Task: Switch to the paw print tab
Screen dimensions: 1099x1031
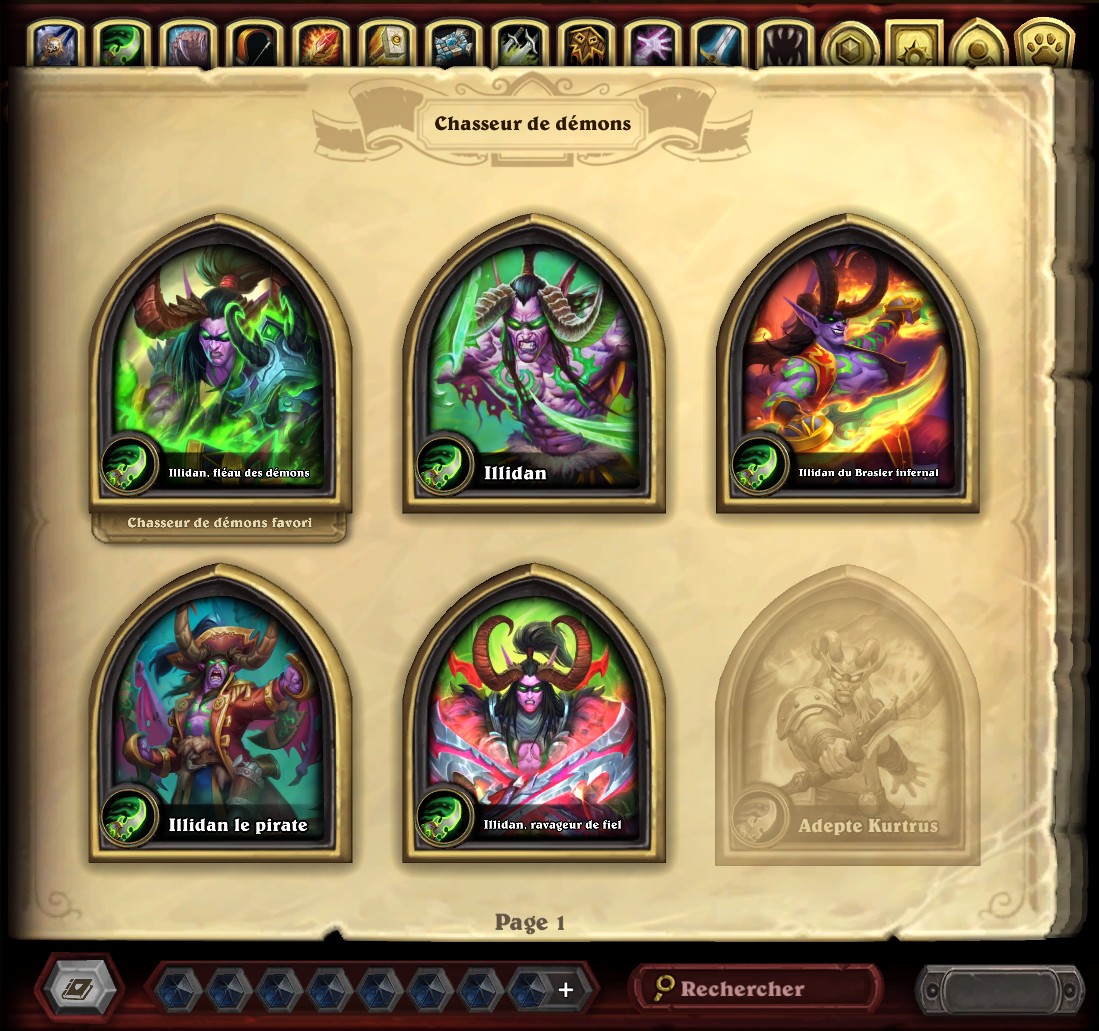Action: (x=1044, y=45)
